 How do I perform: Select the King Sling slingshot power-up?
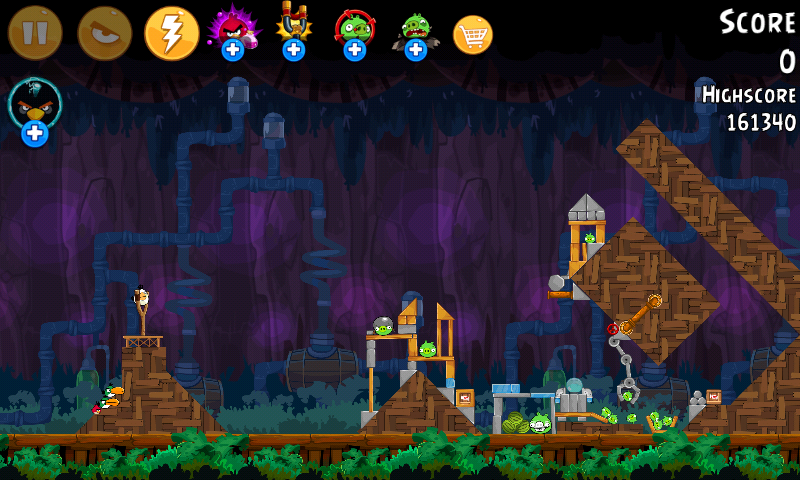pyautogui.click(x=293, y=29)
